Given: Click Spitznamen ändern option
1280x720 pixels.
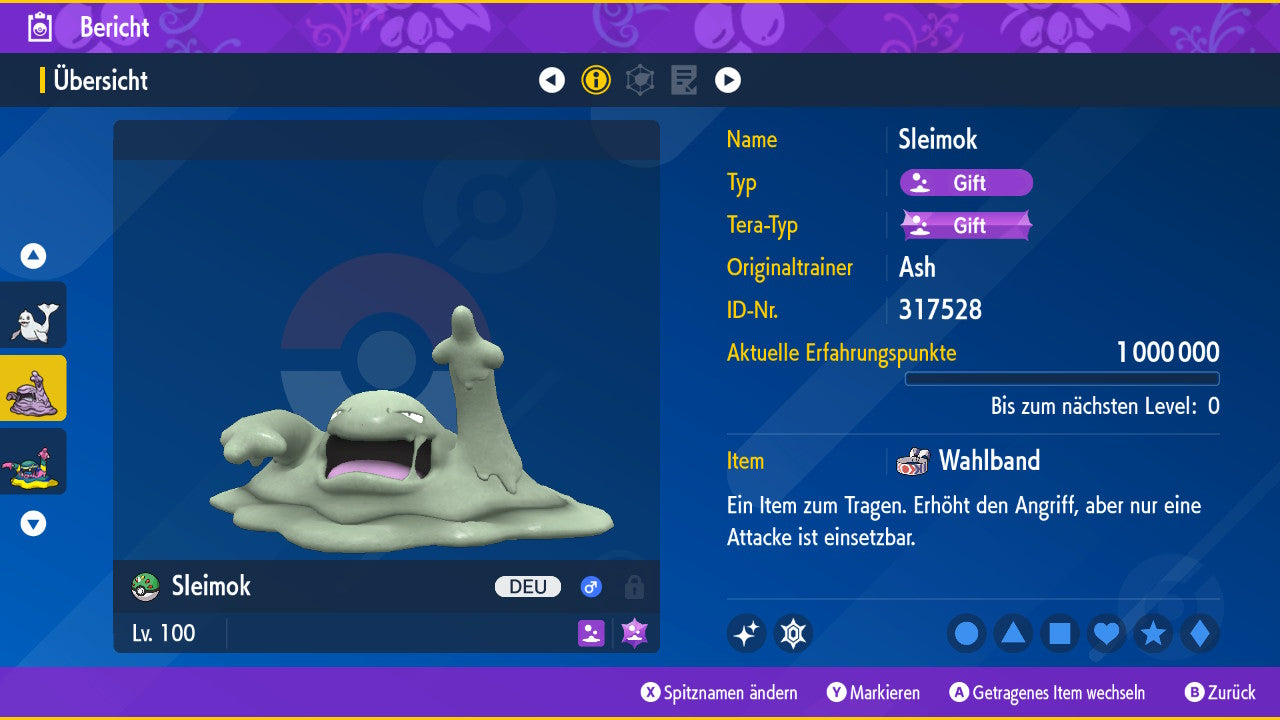Looking at the screenshot, I should [x=720, y=693].
